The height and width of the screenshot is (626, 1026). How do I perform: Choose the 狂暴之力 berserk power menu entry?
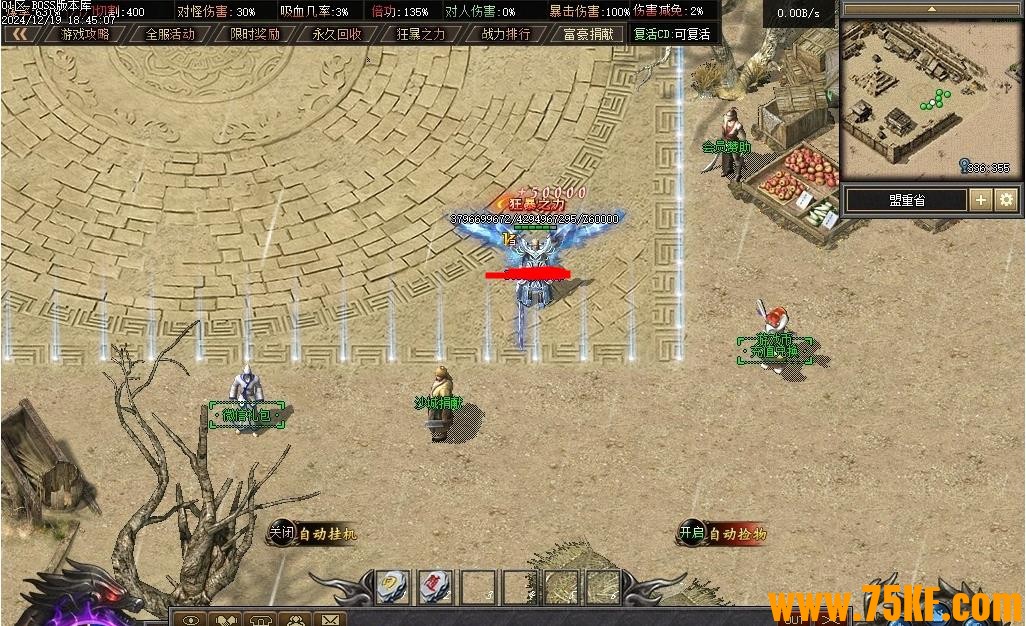421,34
